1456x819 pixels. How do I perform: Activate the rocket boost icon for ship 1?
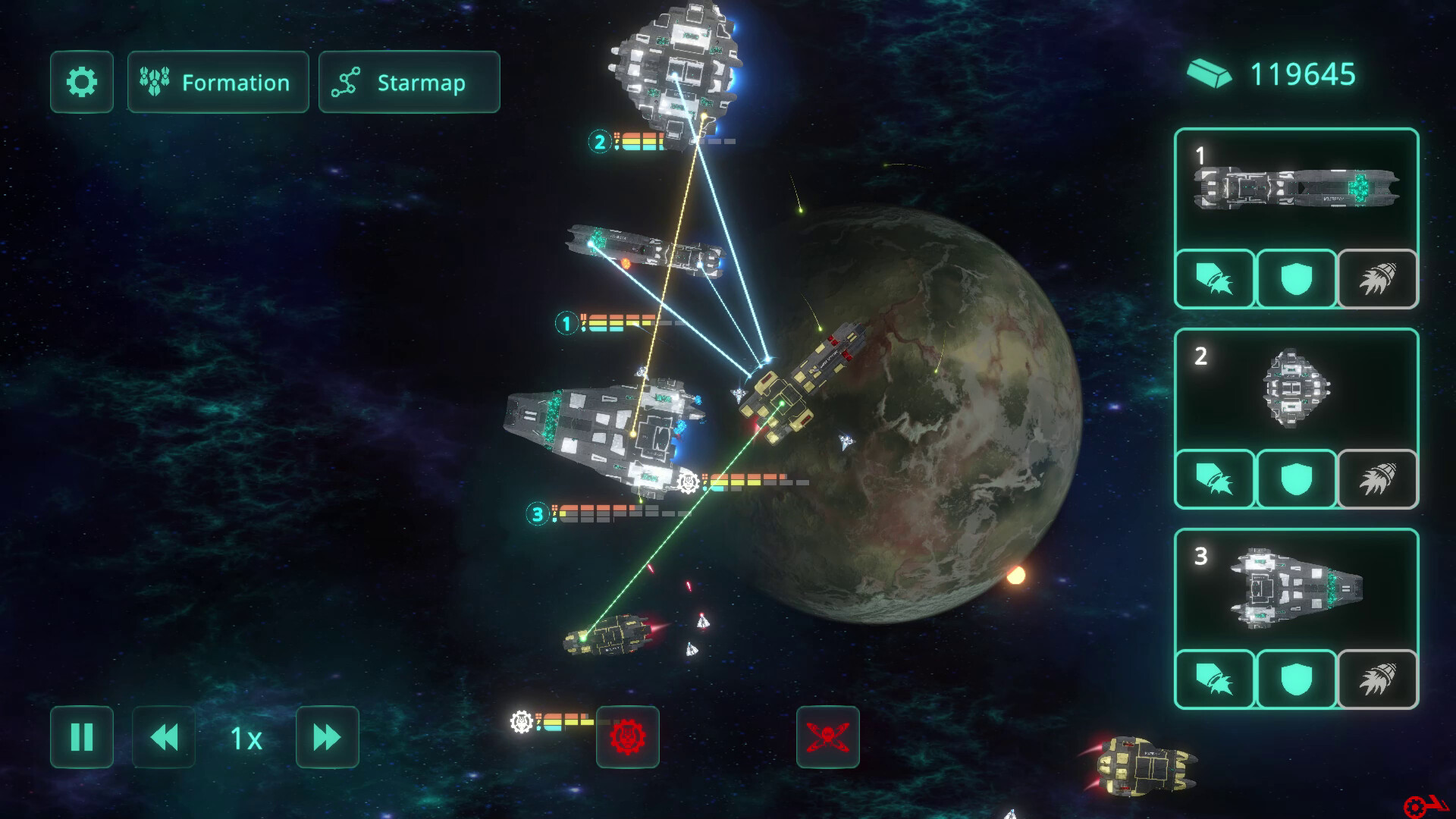(1378, 278)
